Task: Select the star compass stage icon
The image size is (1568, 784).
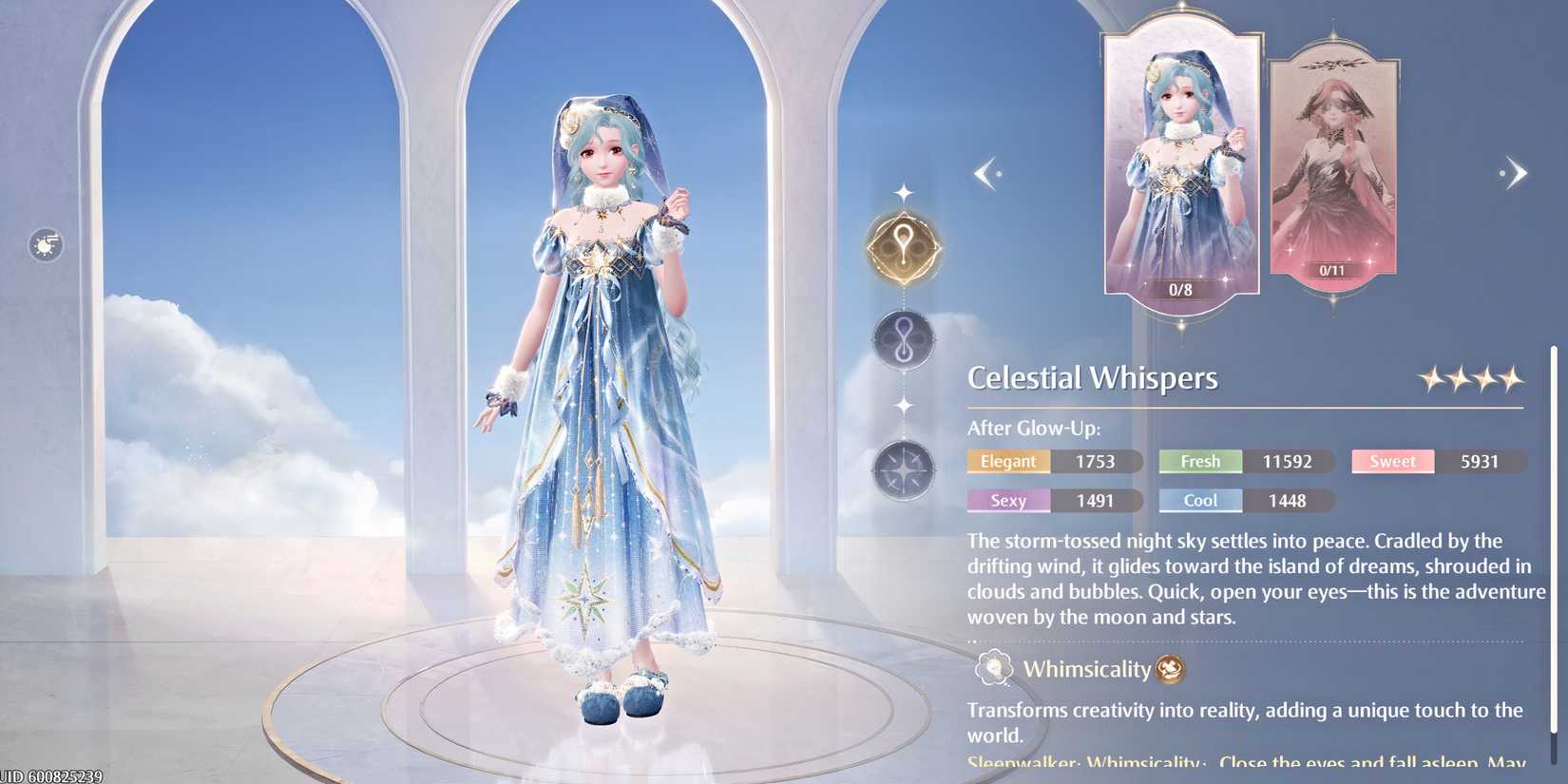Action: [903, 469]
